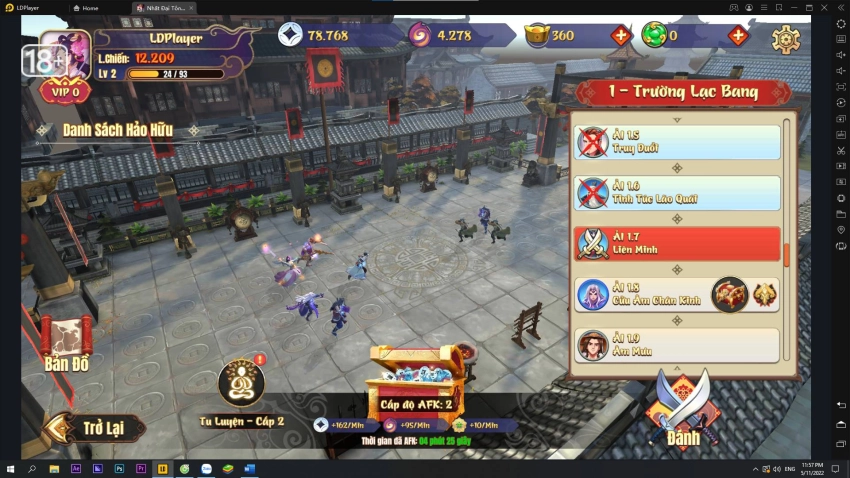Screen dimensions: 850x478
Task: Open Word from the Windows taskbar
Action: 249,468
